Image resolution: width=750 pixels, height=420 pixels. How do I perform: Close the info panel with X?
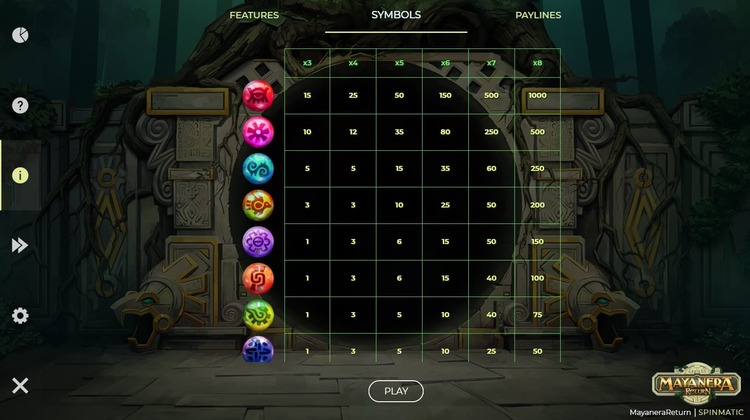[20, 386]
